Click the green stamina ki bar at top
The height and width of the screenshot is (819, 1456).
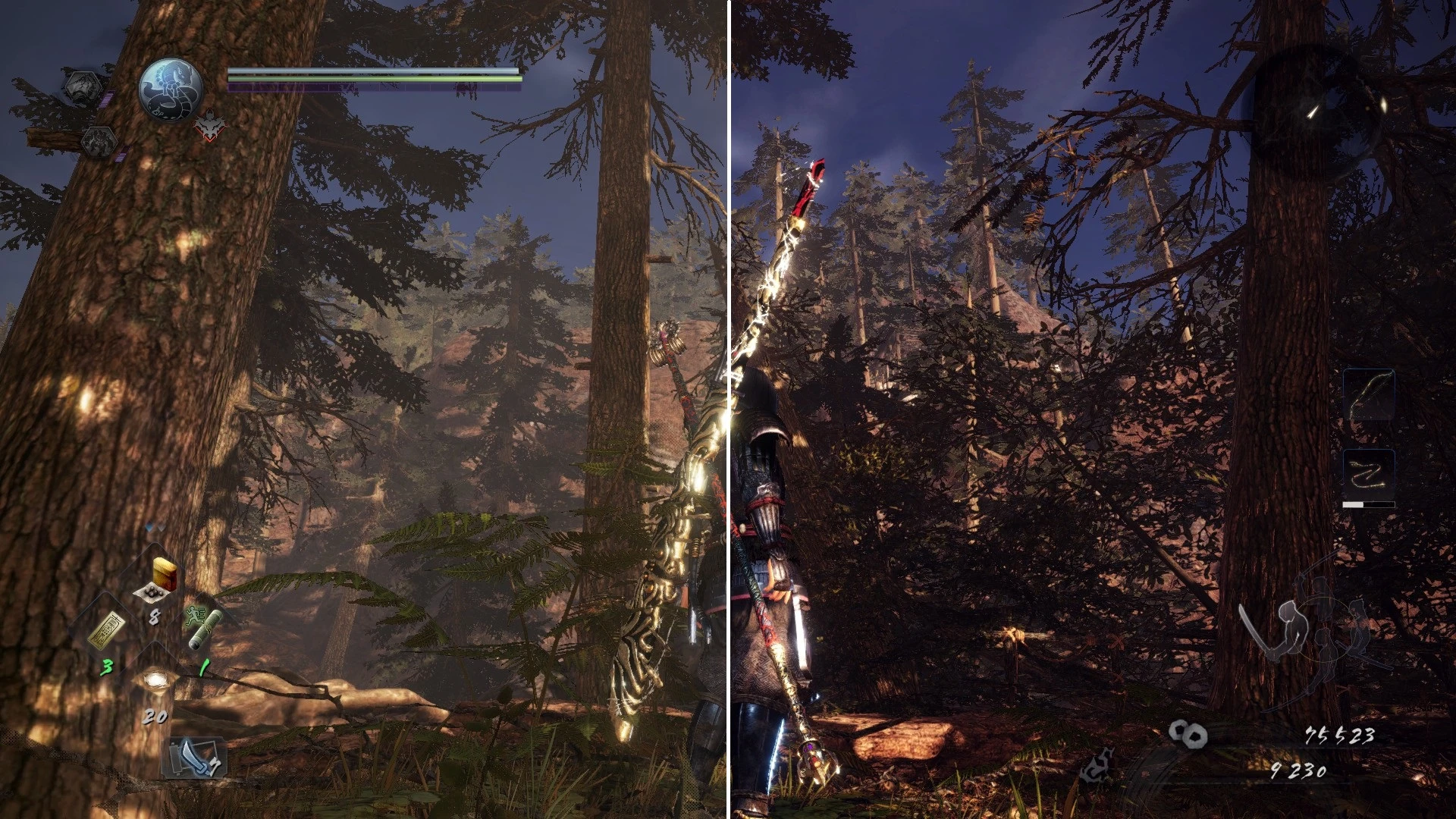click(372, 78)
